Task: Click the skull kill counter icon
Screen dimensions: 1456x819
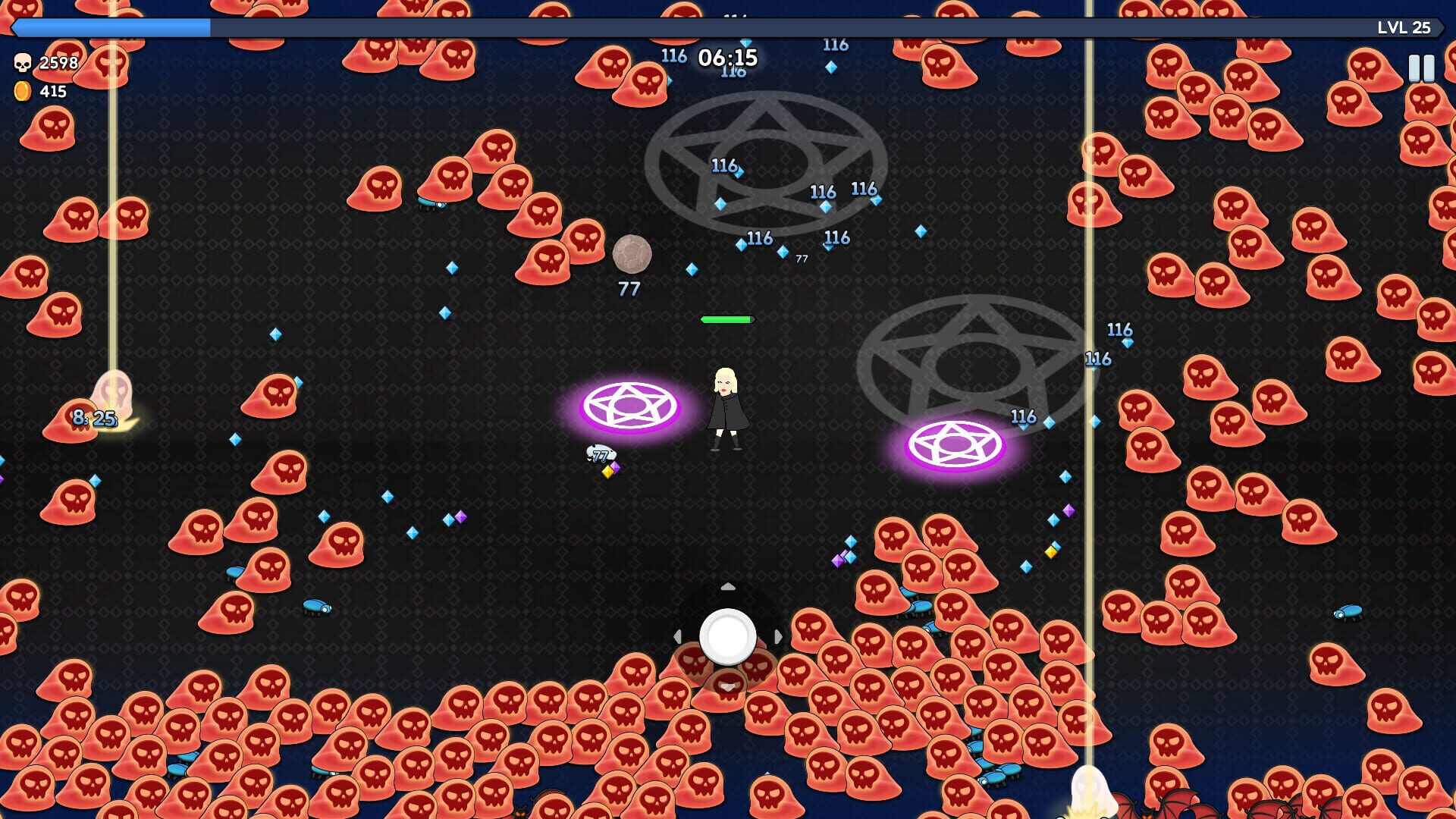Action: (x=23, y=64)
